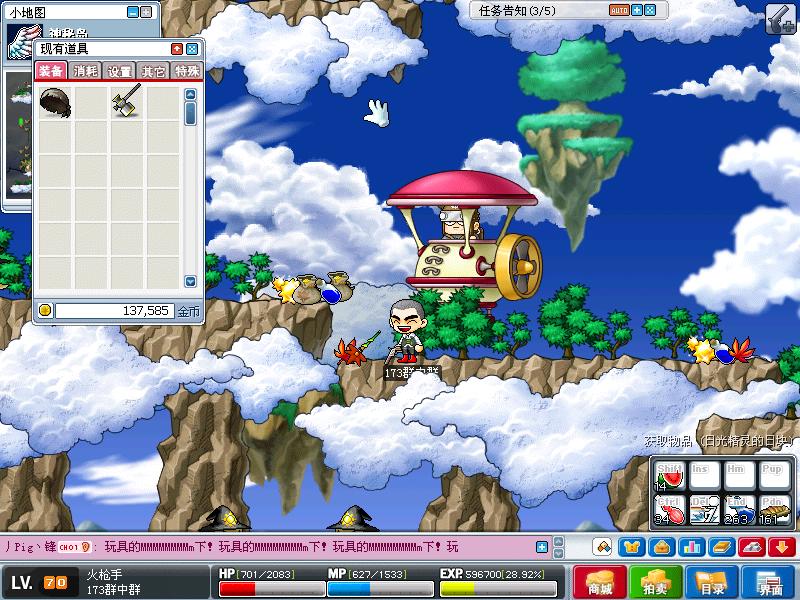Screen dimensions: 800x600
Task: Select the brown hair wig item
Action: 54,100
